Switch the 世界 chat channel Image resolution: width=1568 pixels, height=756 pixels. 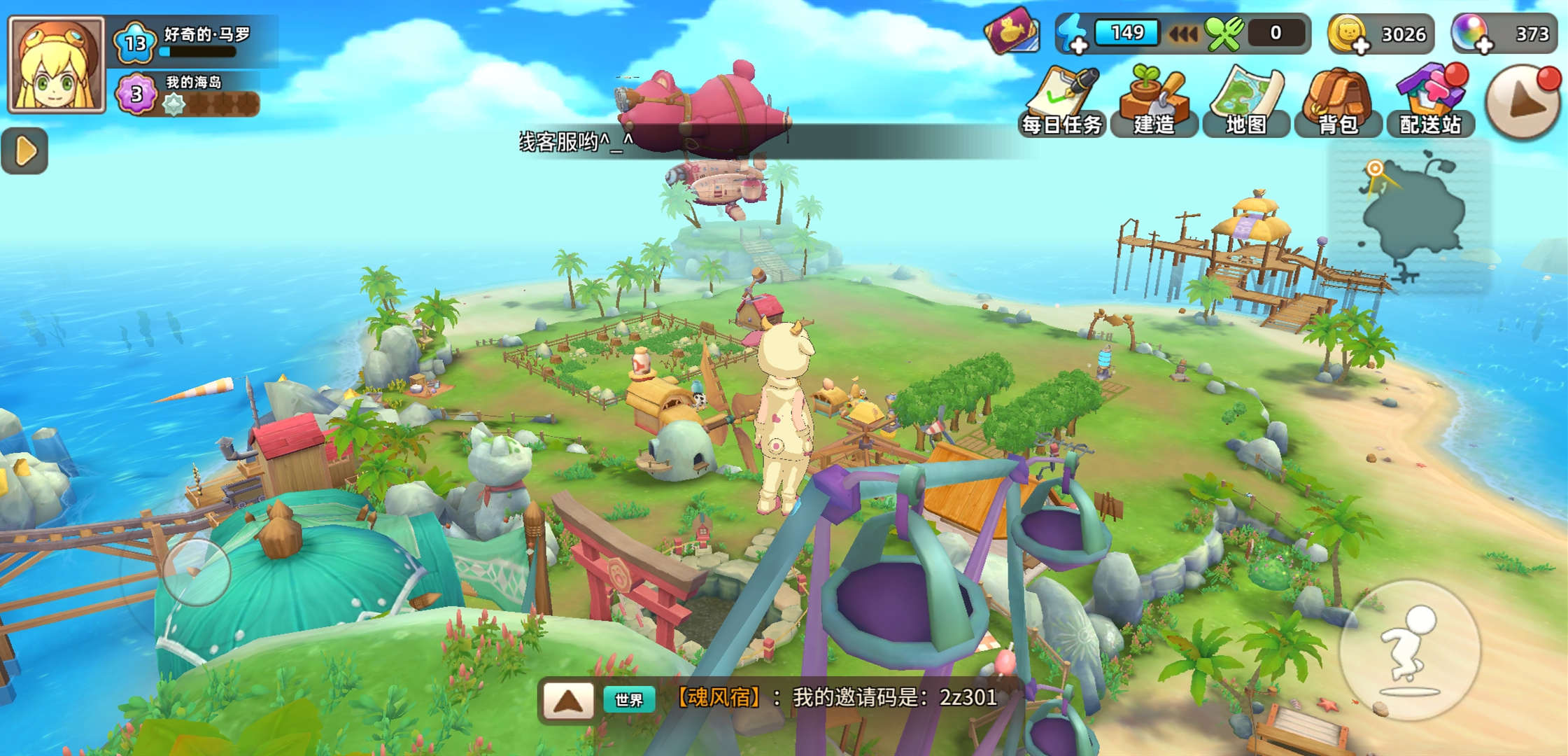[628, 699]
